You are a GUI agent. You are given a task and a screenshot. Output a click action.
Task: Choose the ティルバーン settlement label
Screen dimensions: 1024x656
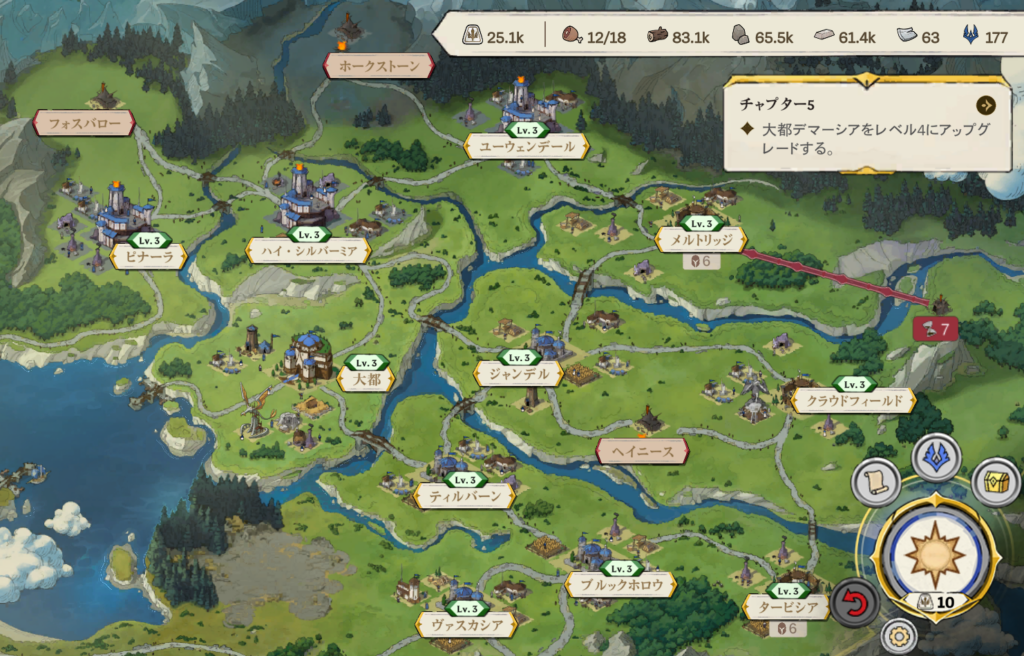point(465,495)
